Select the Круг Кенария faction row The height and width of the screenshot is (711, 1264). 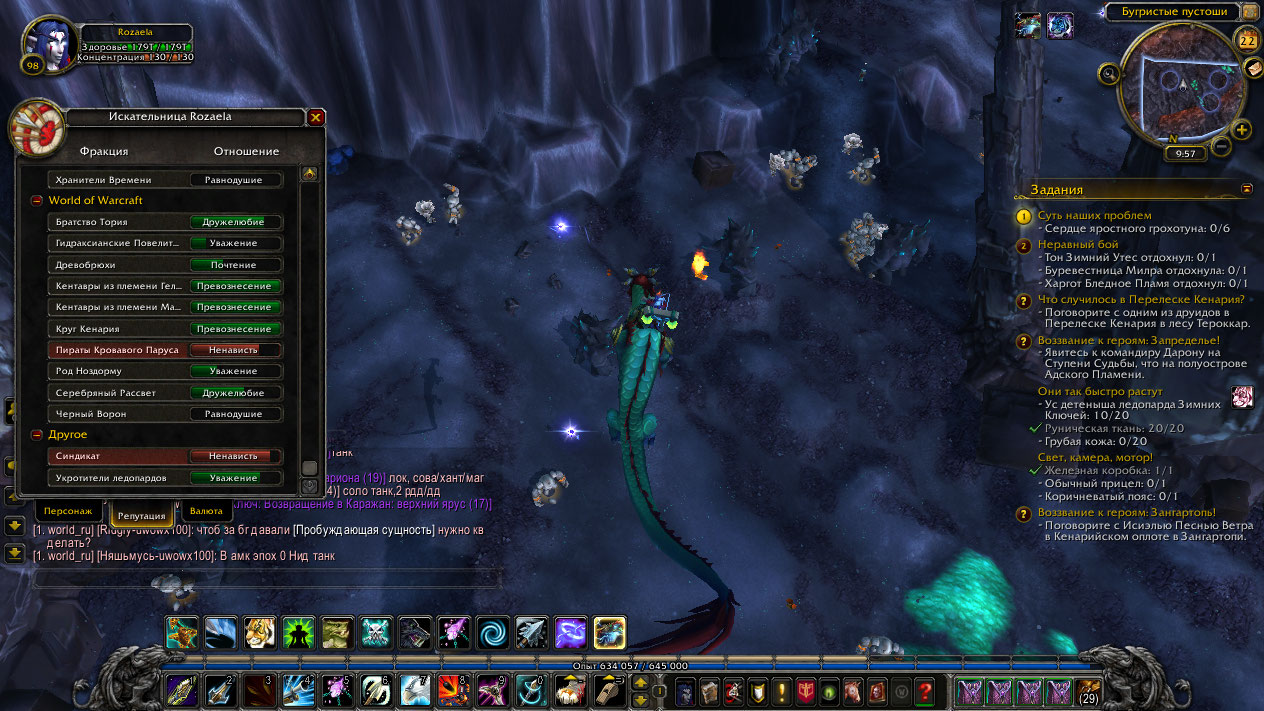pos(164,329)
